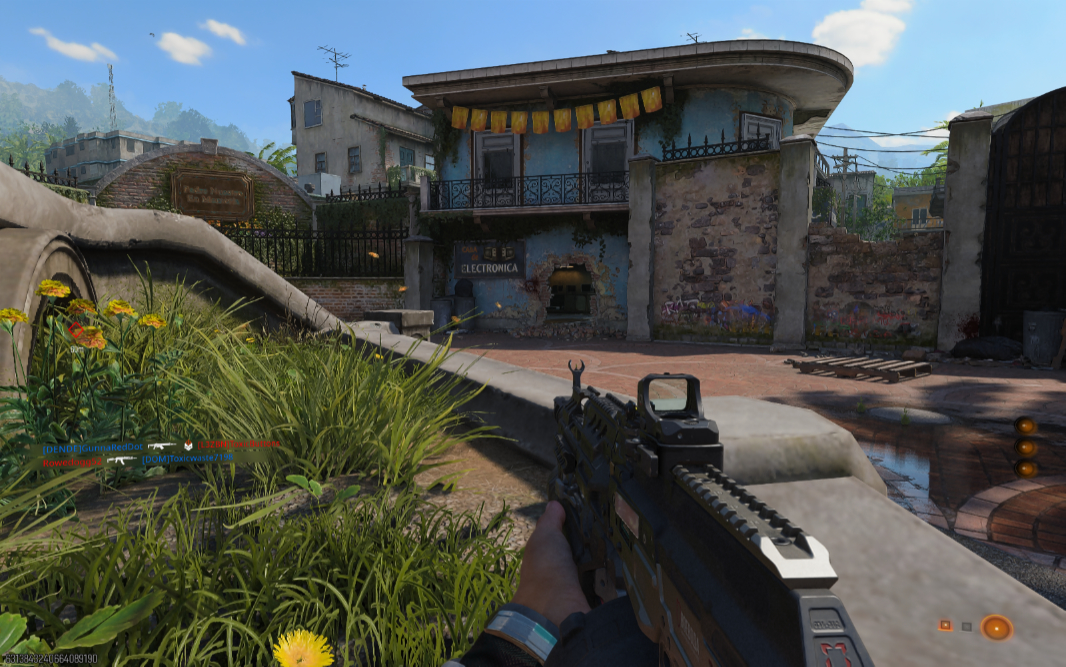Click the GunnaRedDot kill feed entry
Screen dimensions: 1066x667
click(94, 447)
